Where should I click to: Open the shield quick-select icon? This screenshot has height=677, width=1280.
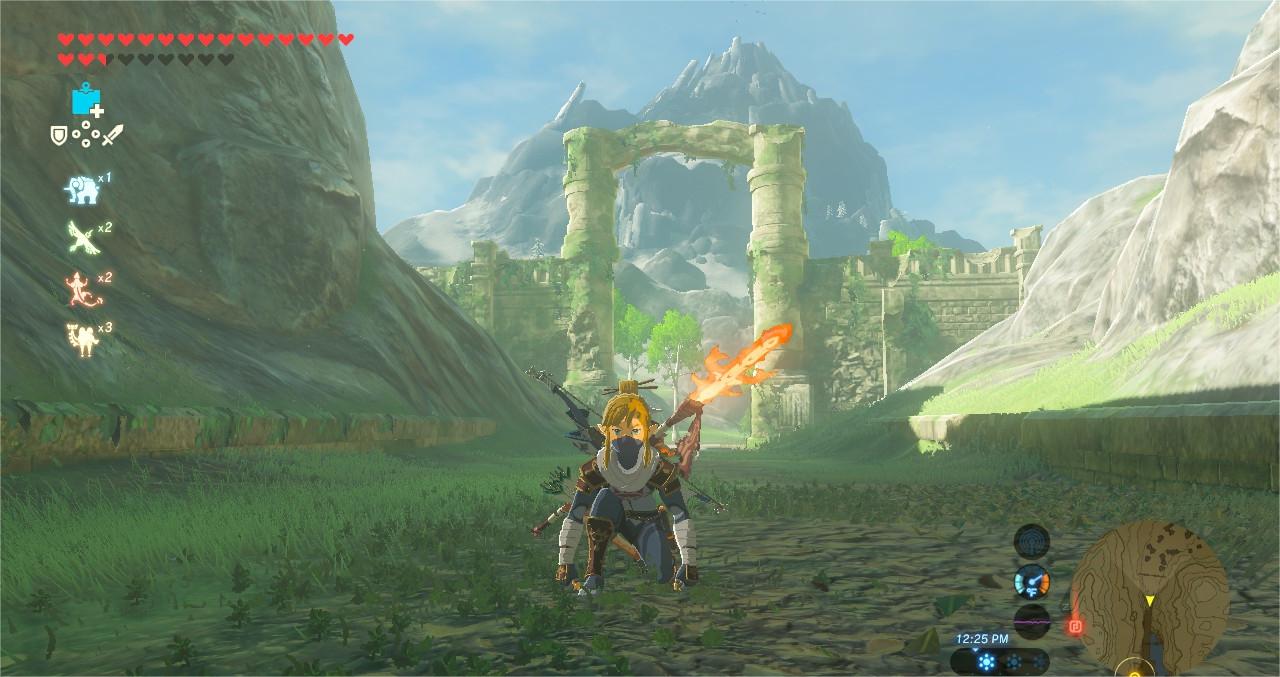tap(59, 134)
